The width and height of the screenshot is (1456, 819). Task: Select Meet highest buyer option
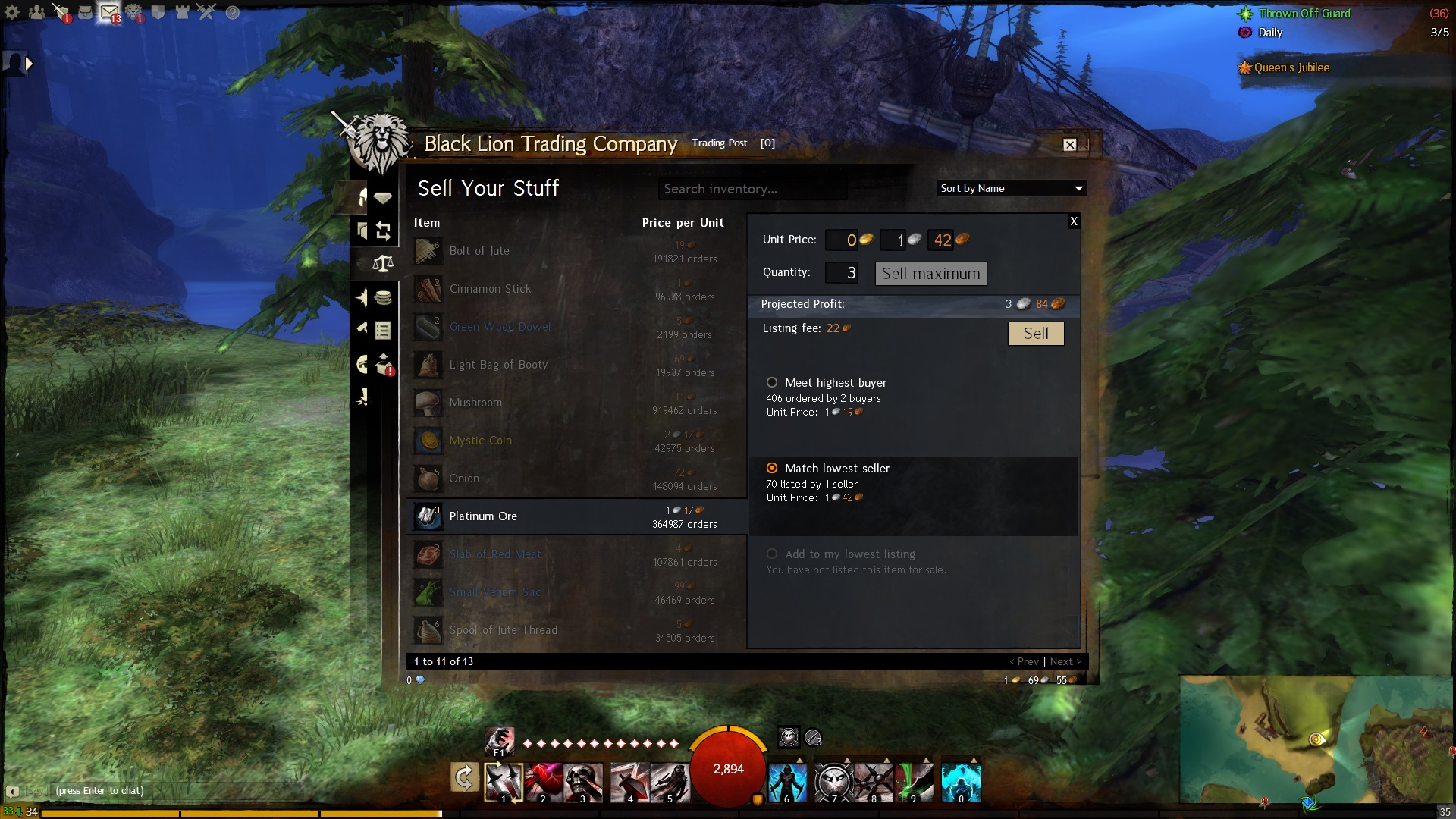coord(772,383)
